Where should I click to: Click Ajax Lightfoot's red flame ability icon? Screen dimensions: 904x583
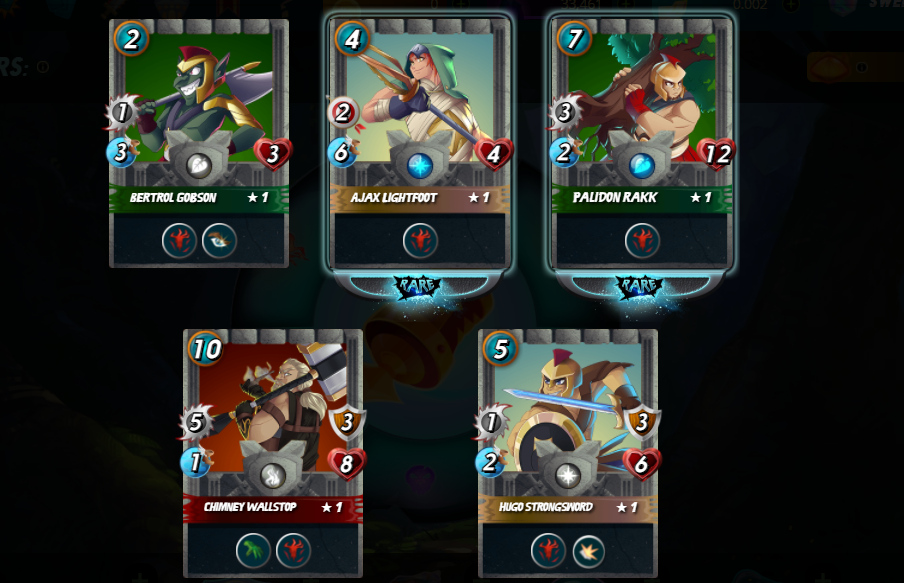click(x=420, y=240)
